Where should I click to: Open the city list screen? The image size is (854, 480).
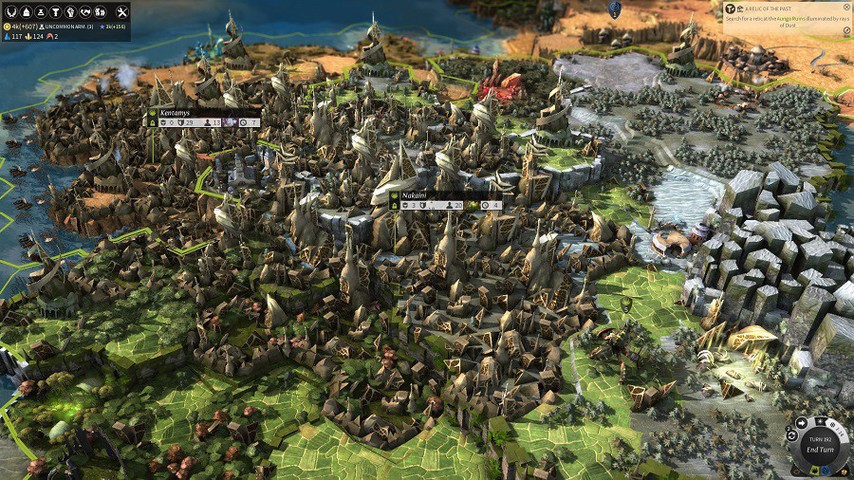tap(25, 11)
